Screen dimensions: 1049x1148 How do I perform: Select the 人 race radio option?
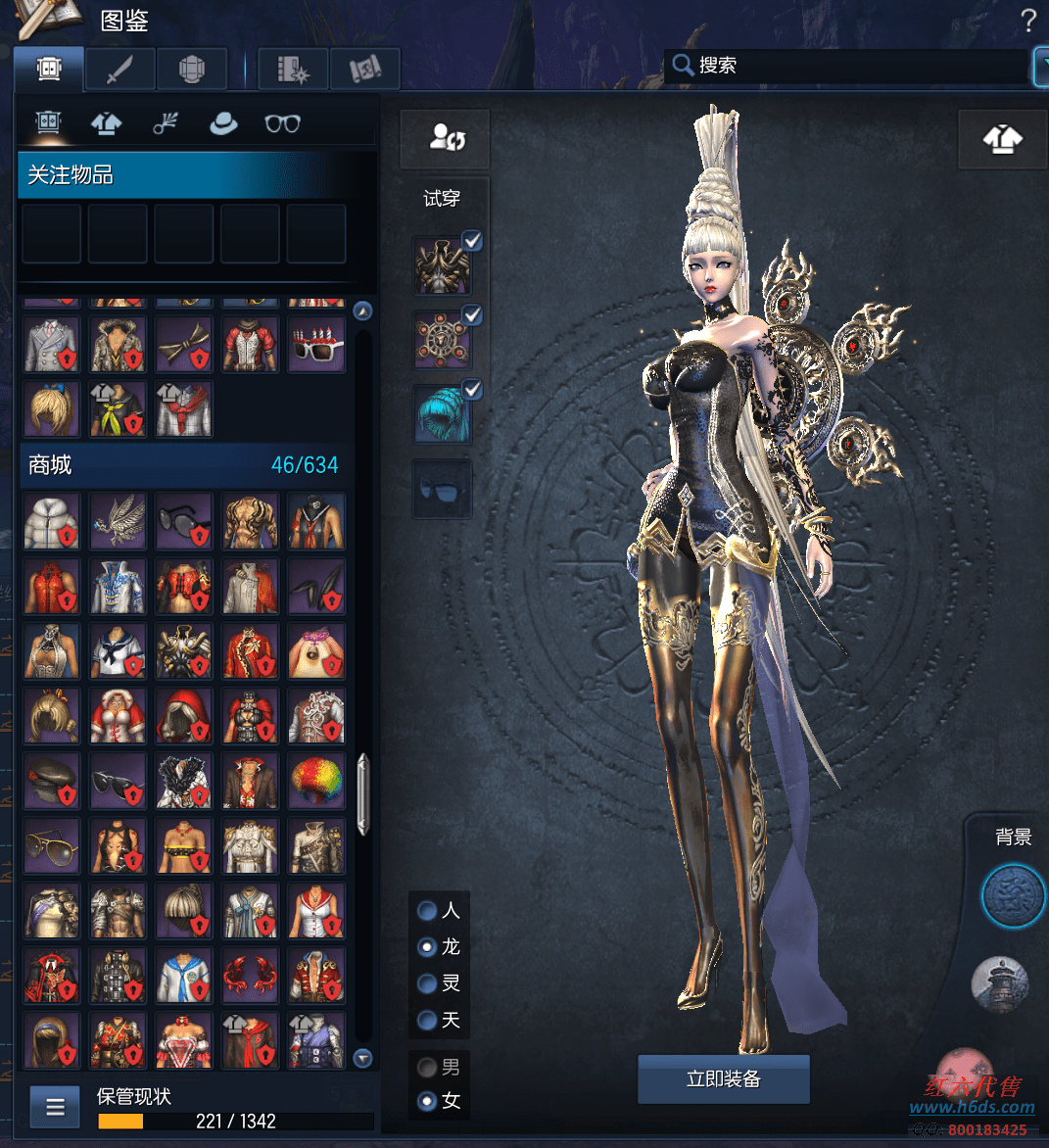[x=427, y=911]
